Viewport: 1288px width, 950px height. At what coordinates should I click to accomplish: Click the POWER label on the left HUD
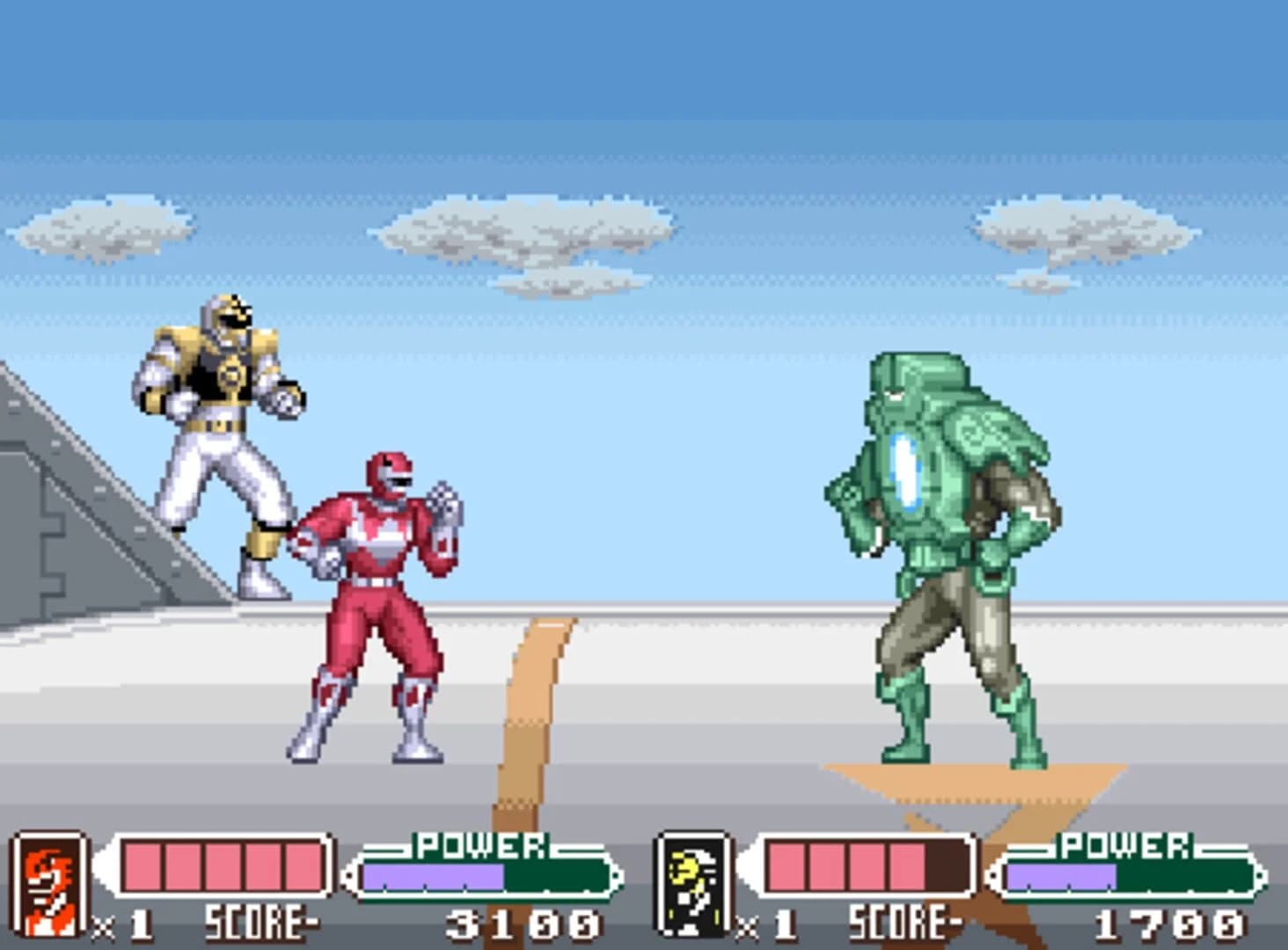(479, 846)
